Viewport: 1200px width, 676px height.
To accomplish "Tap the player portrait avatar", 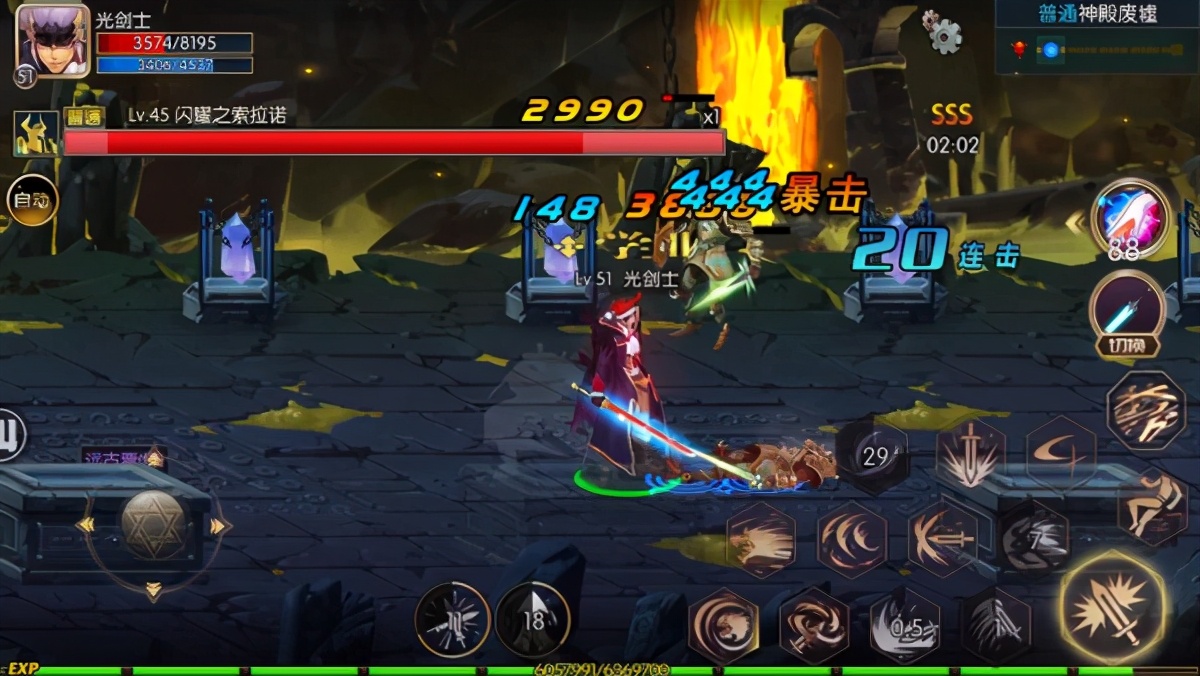I will (52, 41).
